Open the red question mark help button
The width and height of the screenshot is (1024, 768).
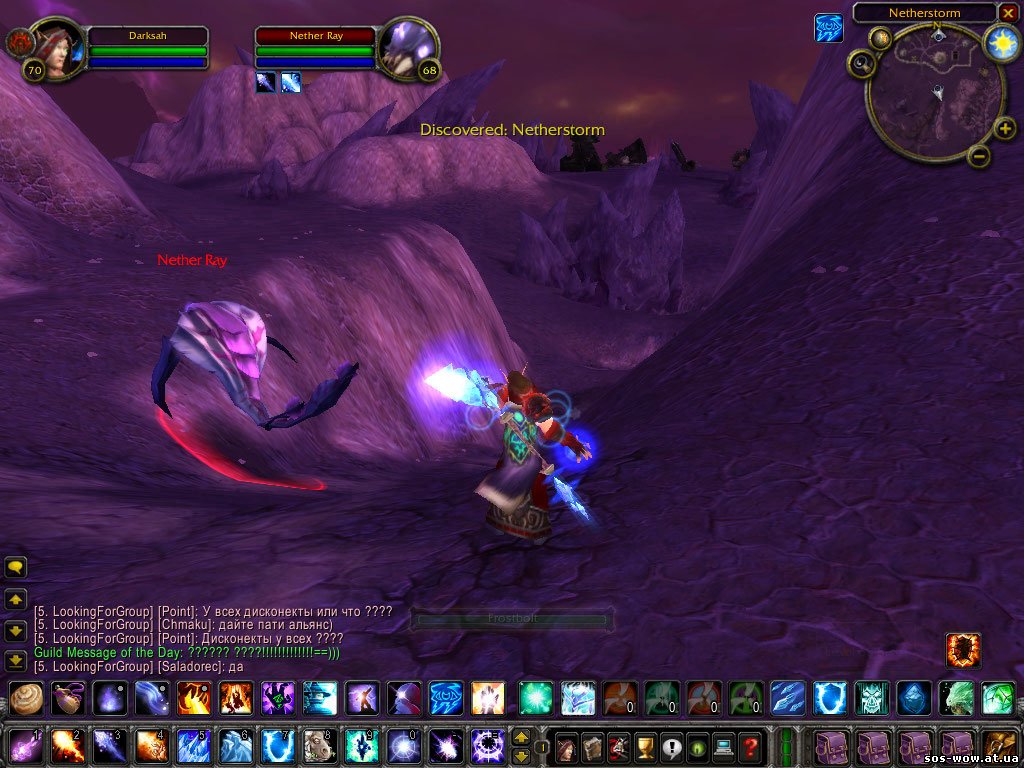(x=749, y=747)
